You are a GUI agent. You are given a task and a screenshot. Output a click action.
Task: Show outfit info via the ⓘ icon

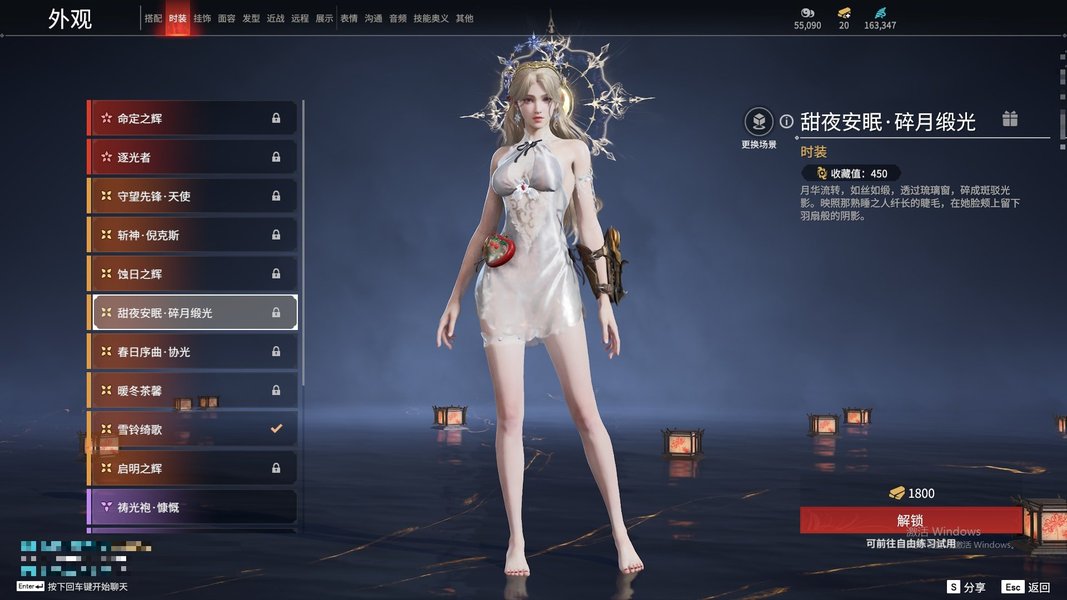787,121
